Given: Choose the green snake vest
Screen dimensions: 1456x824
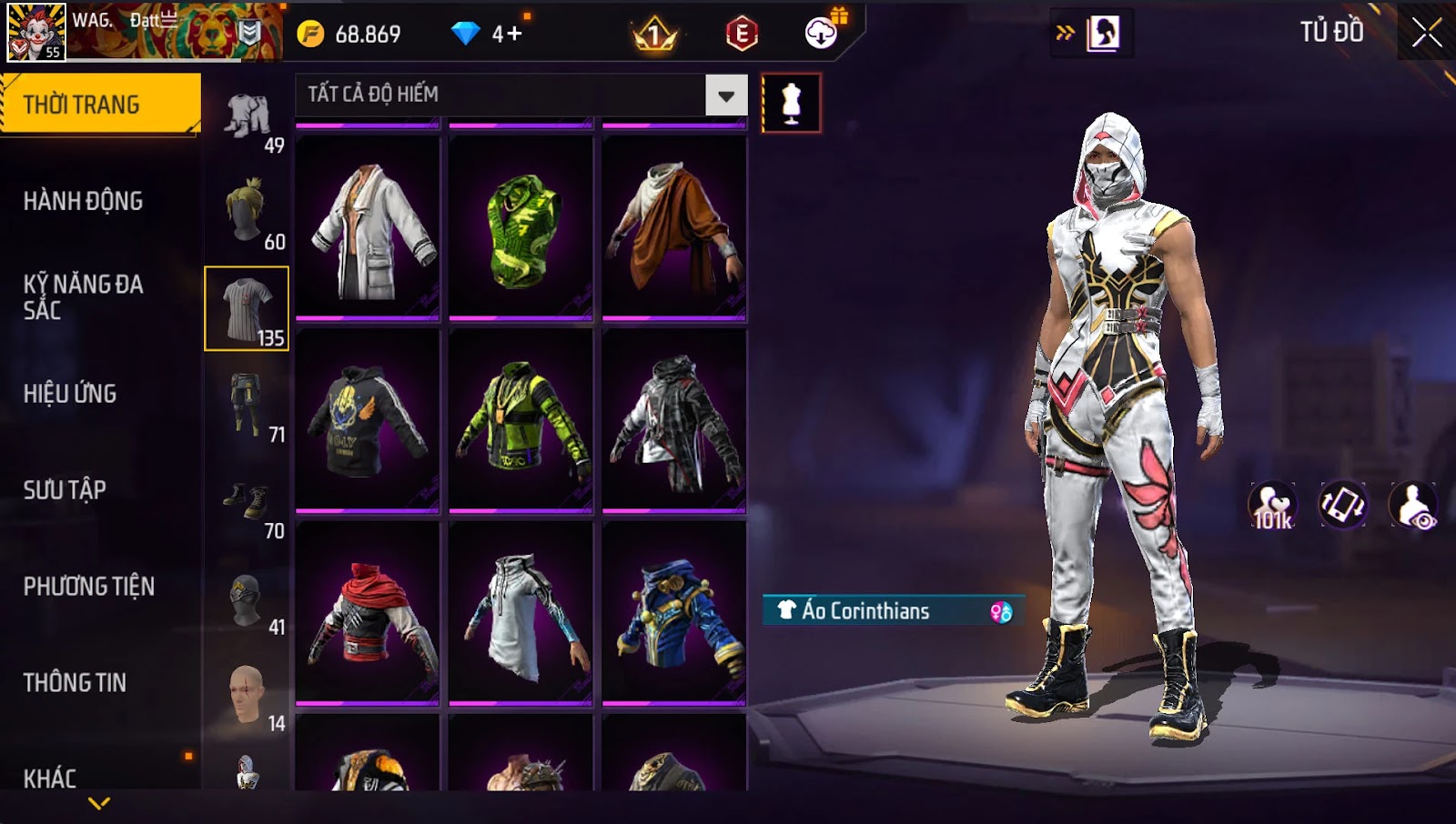Looking at the screenshot, I should pyautogui.click(x=521, y=228).
